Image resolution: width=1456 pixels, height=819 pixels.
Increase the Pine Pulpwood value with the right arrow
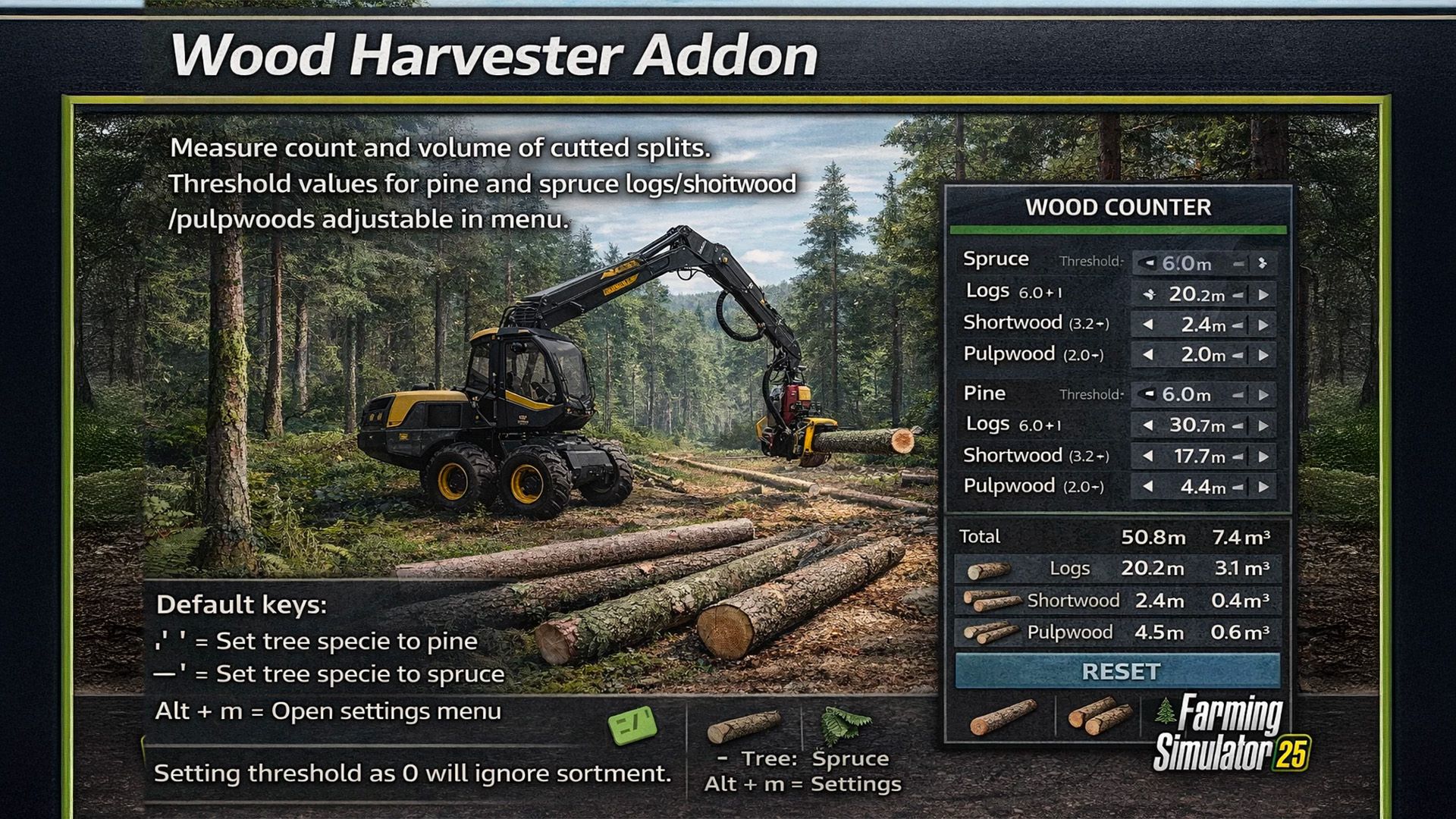click(x=1263, y=486)
